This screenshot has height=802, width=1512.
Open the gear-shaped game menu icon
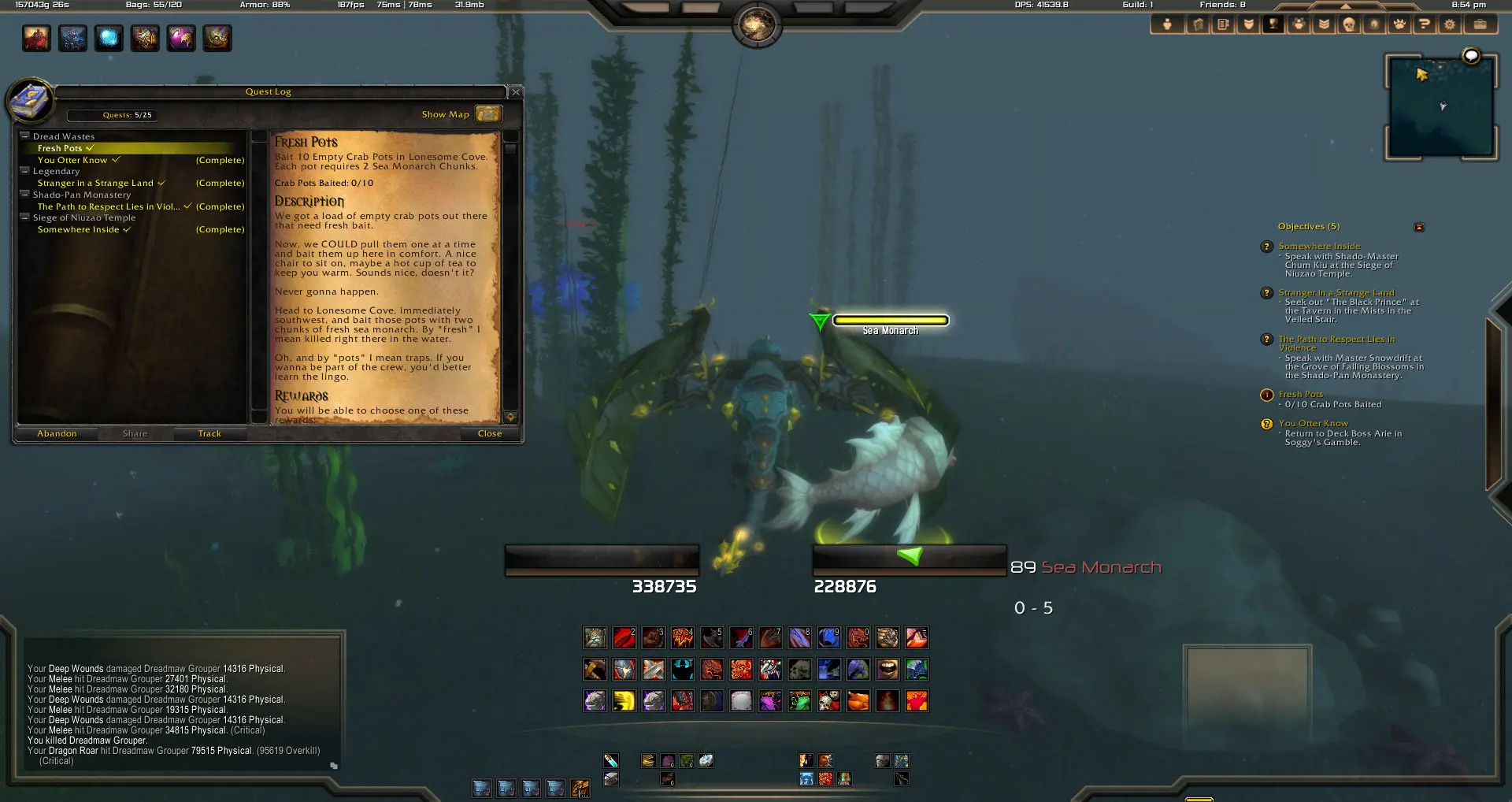coord(1449,24)
